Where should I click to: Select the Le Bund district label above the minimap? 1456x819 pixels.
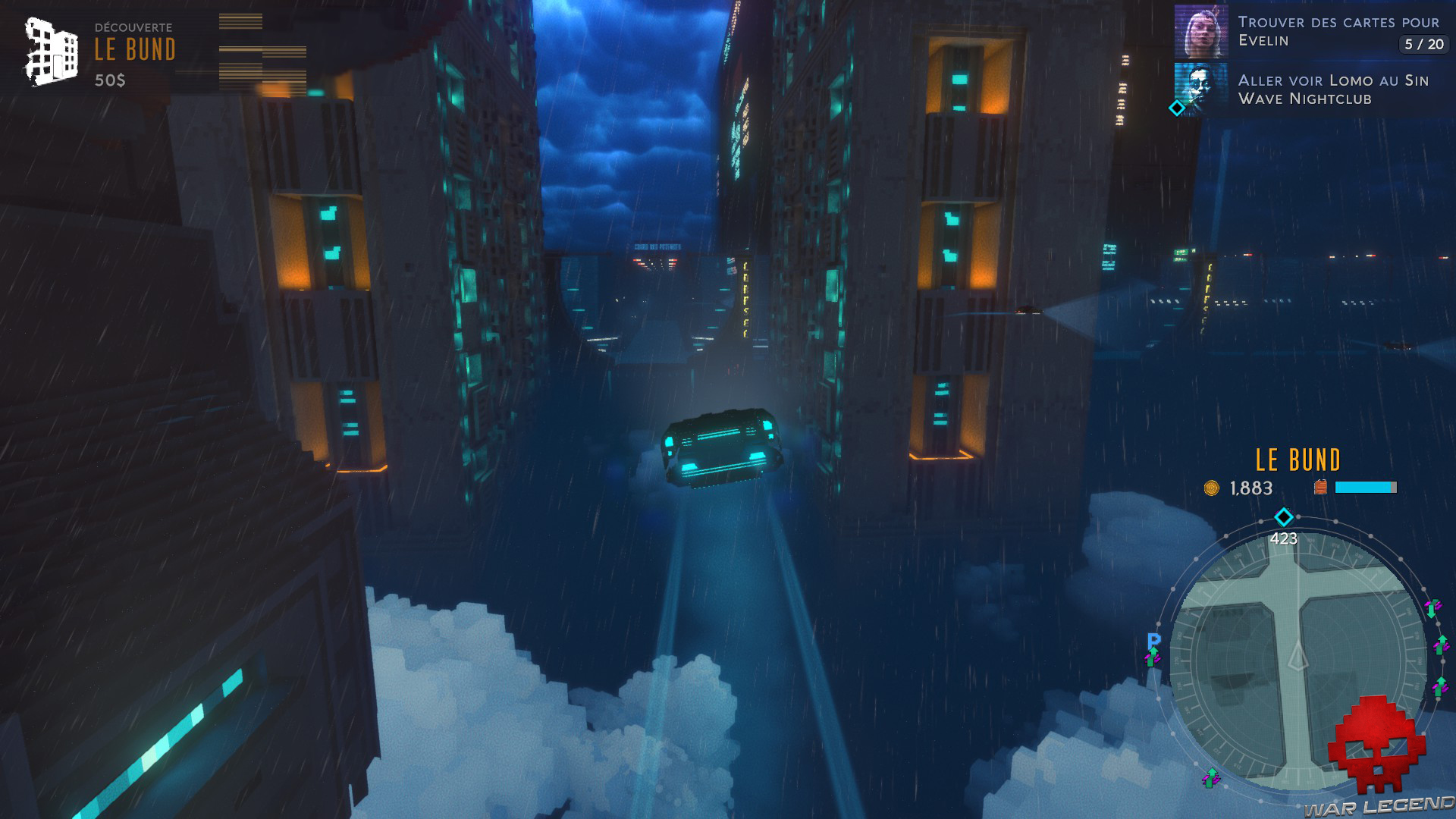tap(1298, 460)
